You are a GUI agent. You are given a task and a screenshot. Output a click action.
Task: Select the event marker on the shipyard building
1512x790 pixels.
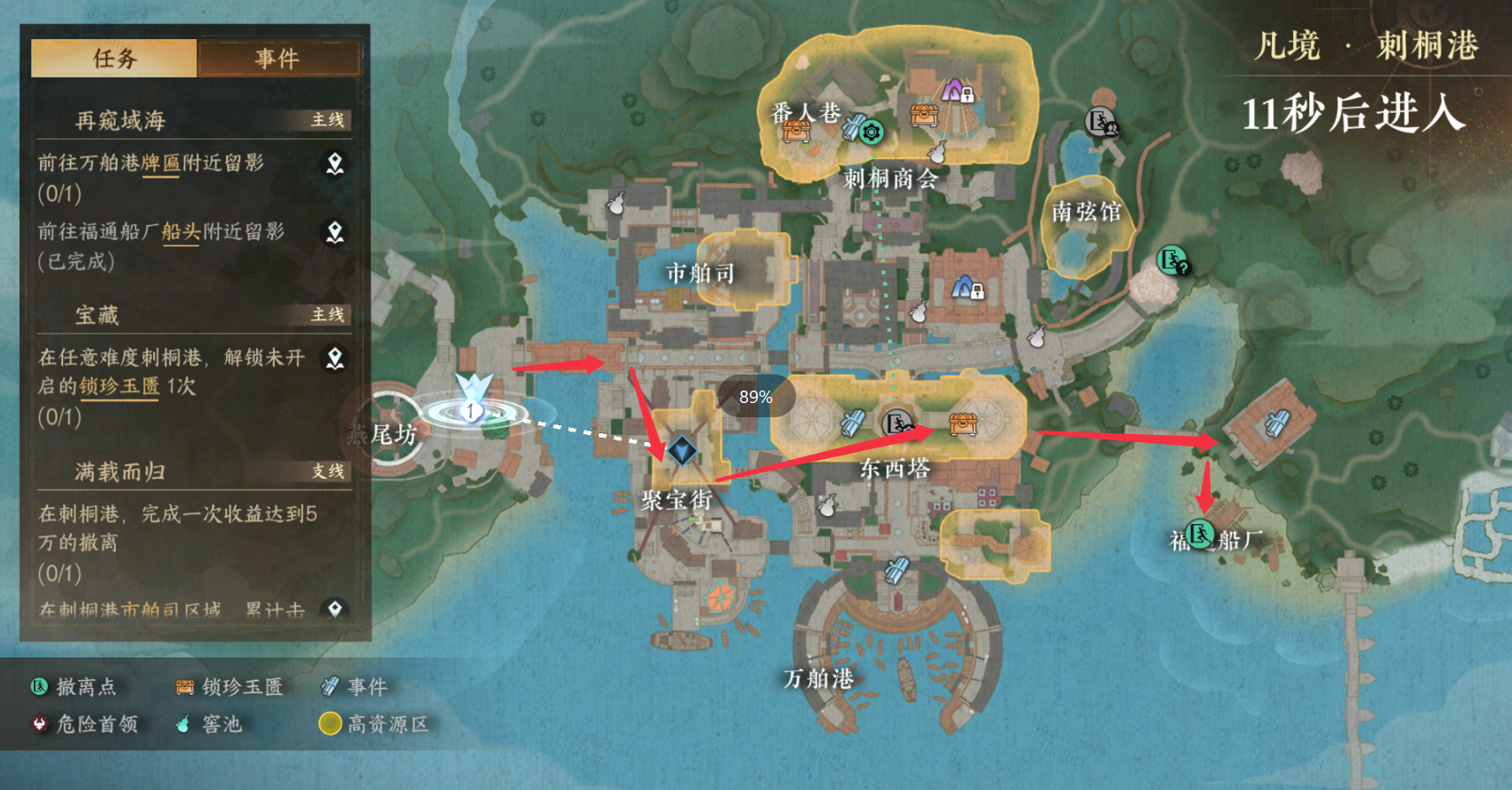click(1278, 423)
